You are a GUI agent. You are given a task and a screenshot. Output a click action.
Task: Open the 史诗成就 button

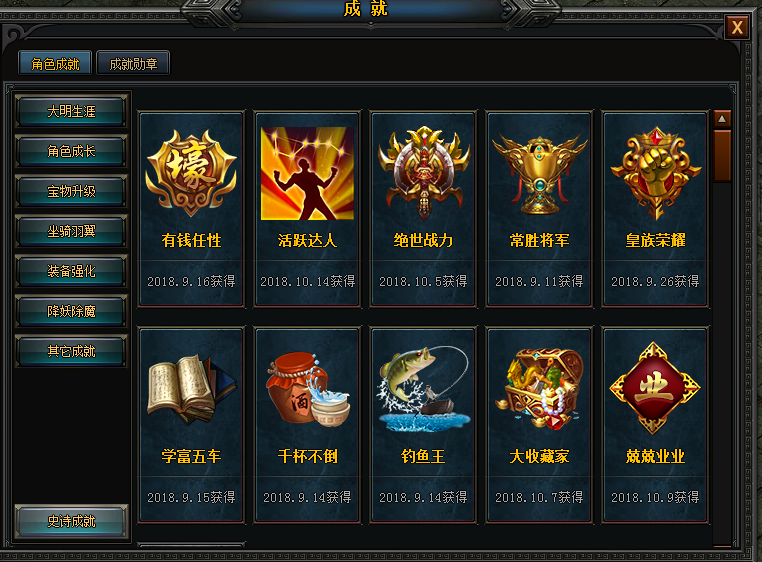(x=72, y=521)
